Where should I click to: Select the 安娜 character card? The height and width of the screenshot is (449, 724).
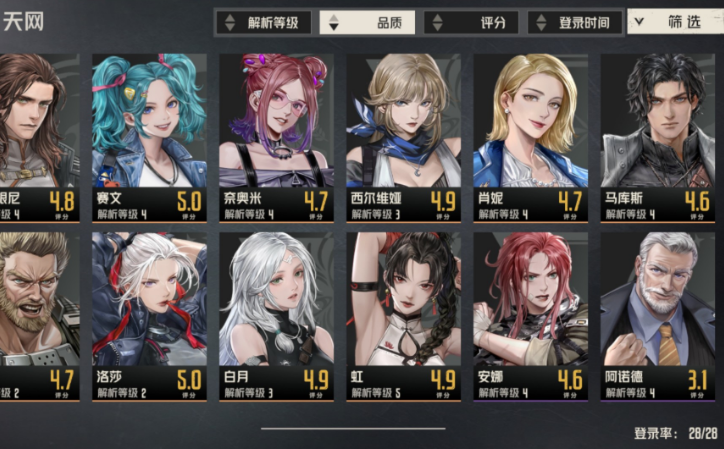pos(531,317)
